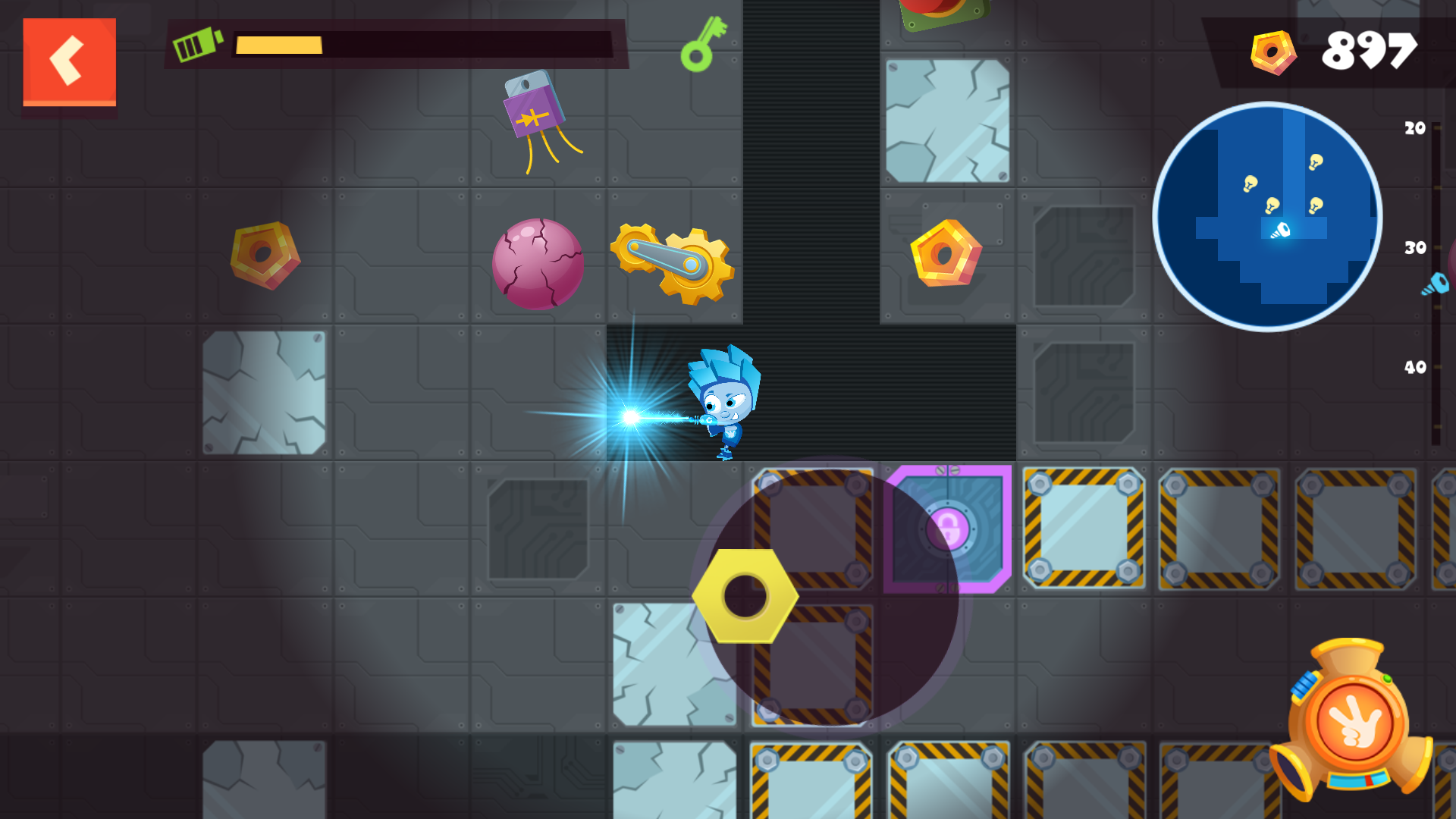
Task: Click the red back arrow button
Action: tap(70, 60)
